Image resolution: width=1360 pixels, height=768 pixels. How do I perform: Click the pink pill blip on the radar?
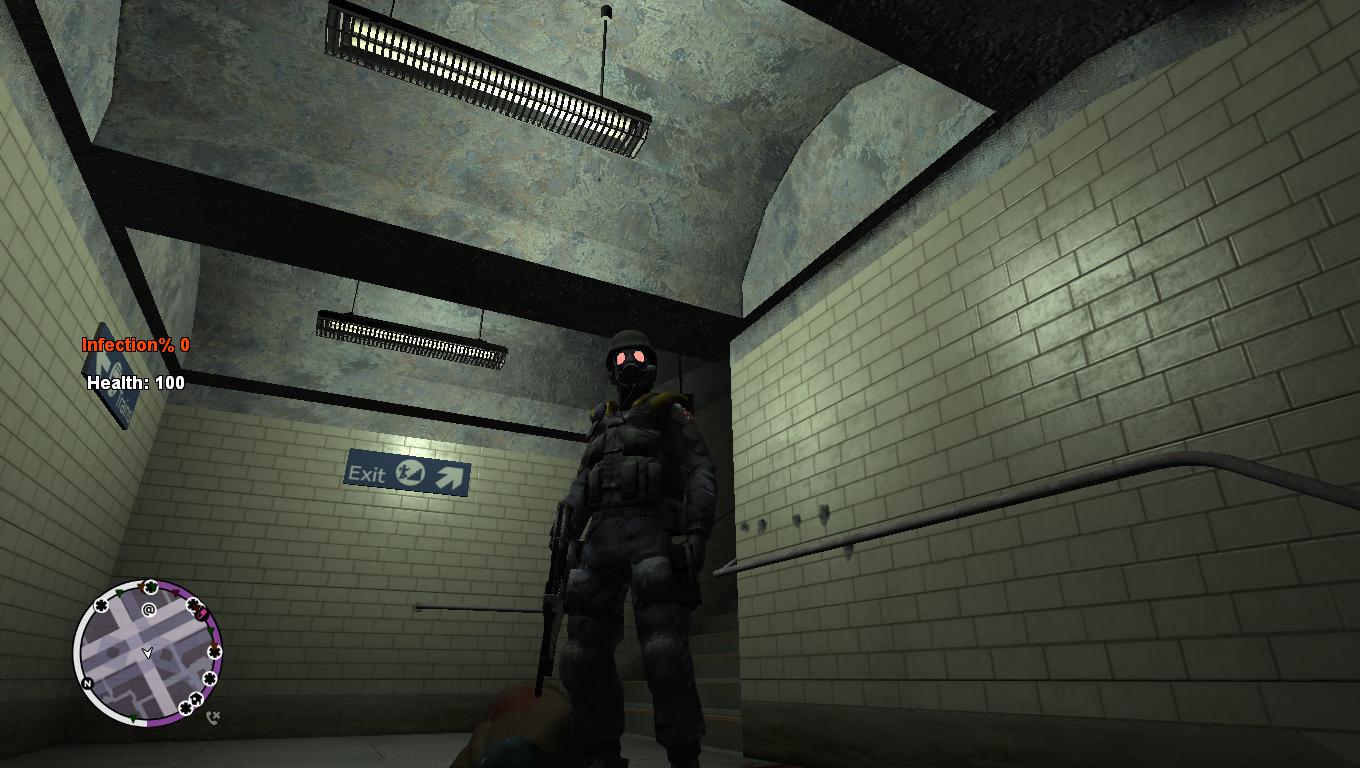click(x=201, y=613)
